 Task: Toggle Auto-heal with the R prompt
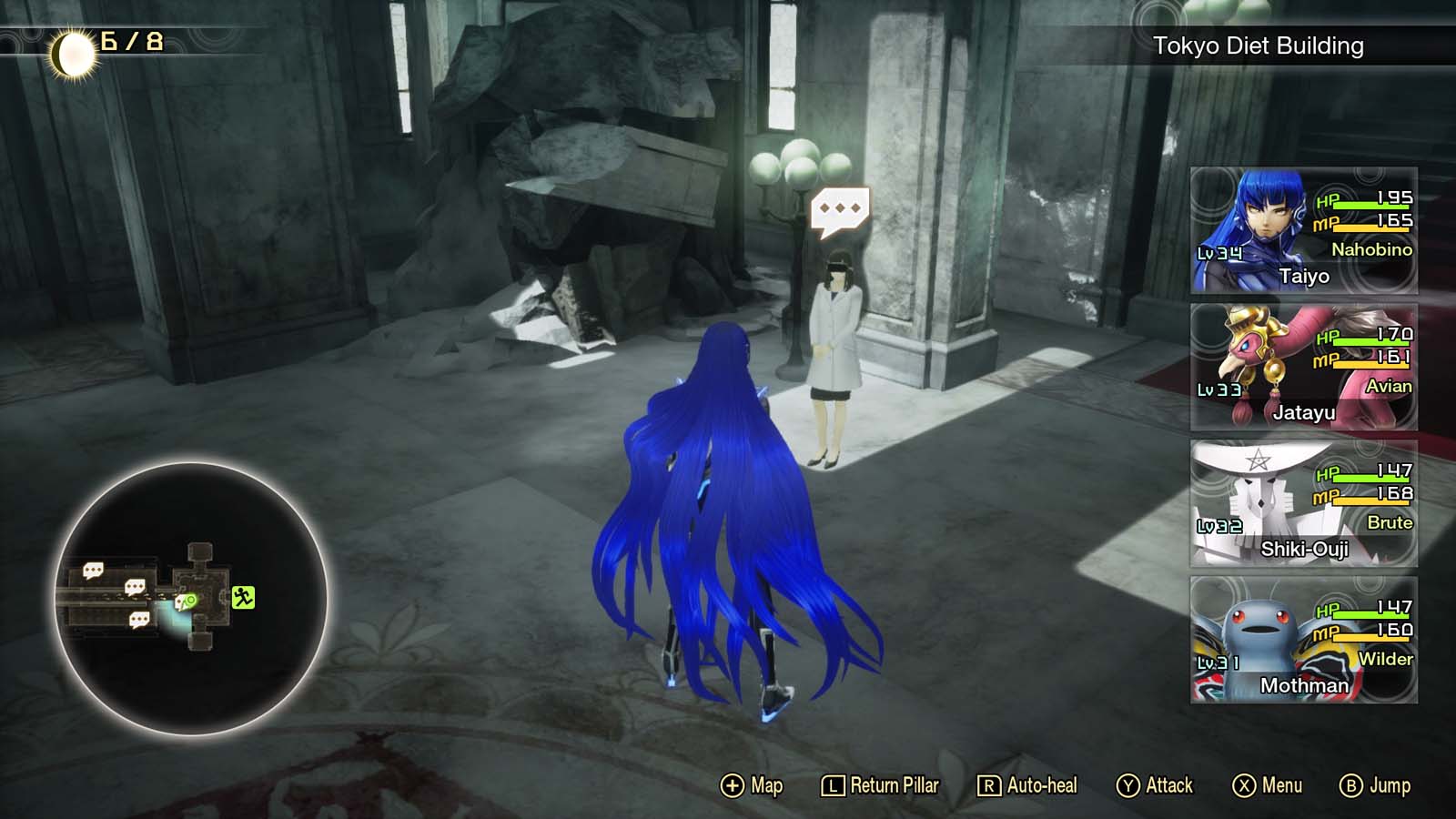coord(990,785)
